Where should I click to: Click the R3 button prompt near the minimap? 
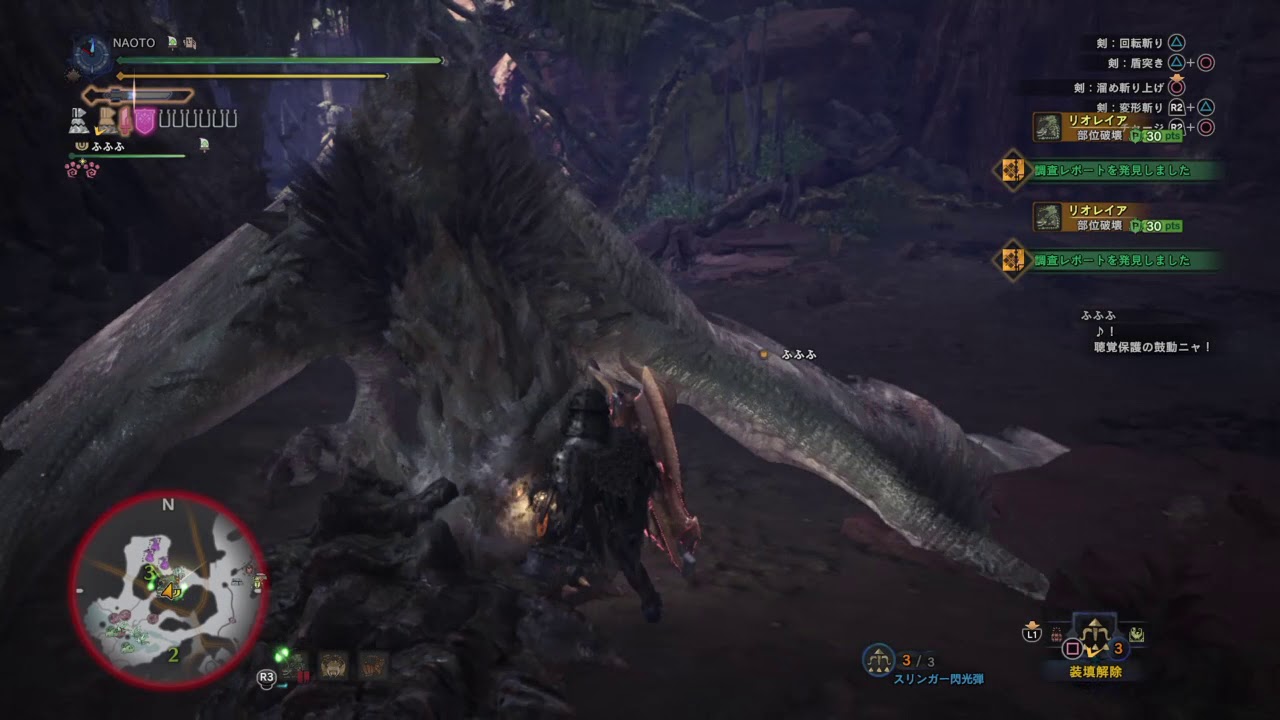[x=266, y=677]
